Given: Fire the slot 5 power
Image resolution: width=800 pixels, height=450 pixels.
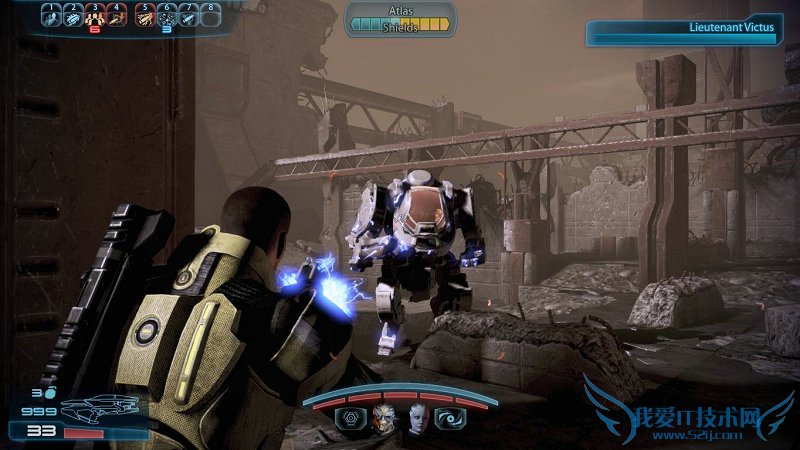Looking at the screenshot, I should coord(144,18).
